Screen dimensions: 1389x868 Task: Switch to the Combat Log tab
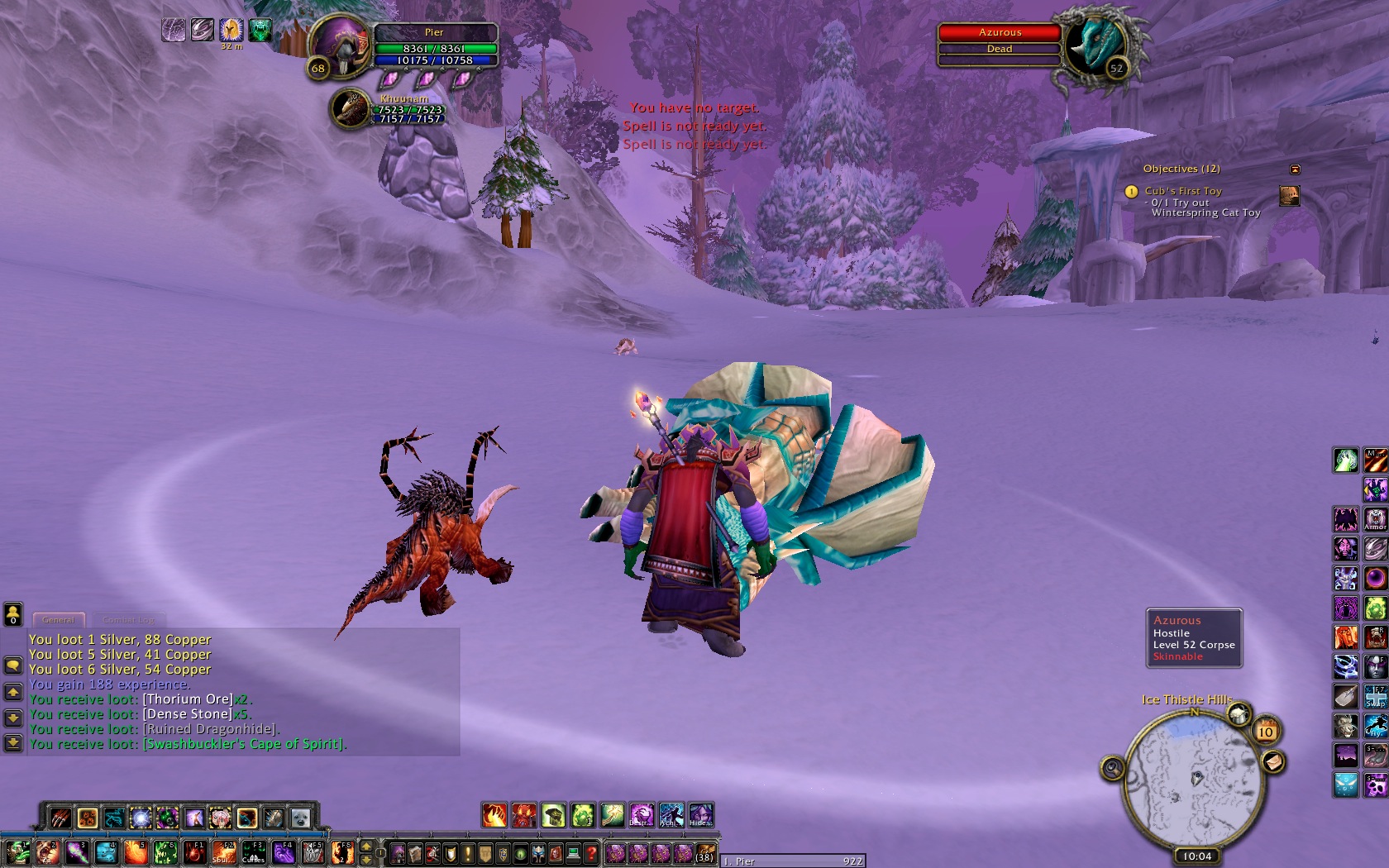click(128, 619)
